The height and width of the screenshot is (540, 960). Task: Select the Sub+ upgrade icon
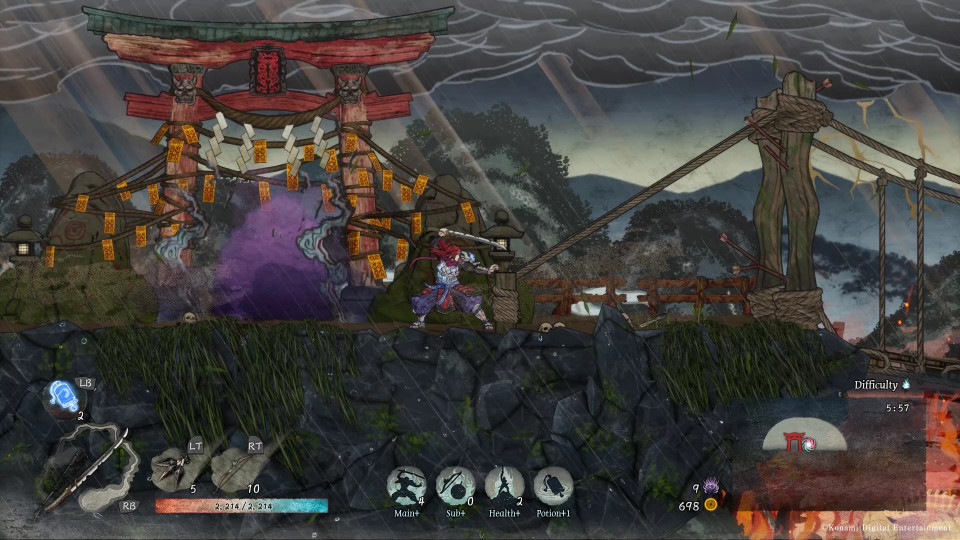coord(455,486)
